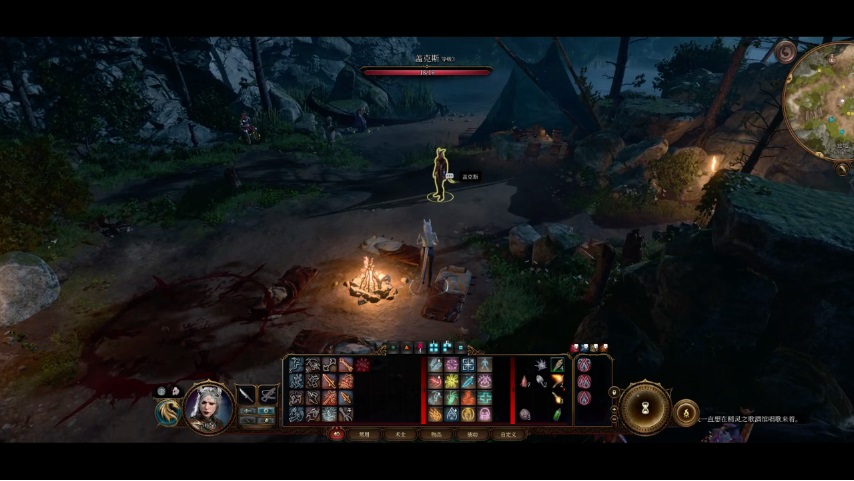The width and height of the screenshot is (854, 481).
Task: Activate the red burst spell icon
Action: 362,366
